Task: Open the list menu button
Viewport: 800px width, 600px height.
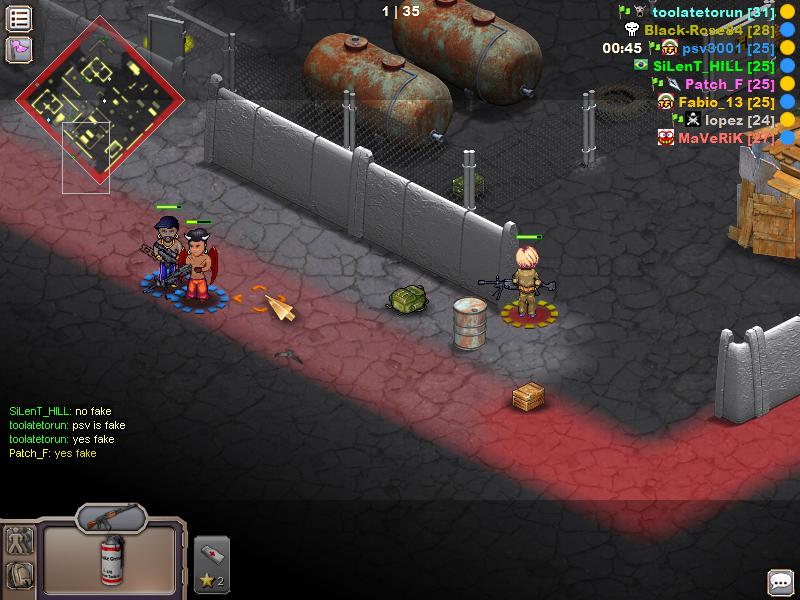Action: click(x=19, y=18)
